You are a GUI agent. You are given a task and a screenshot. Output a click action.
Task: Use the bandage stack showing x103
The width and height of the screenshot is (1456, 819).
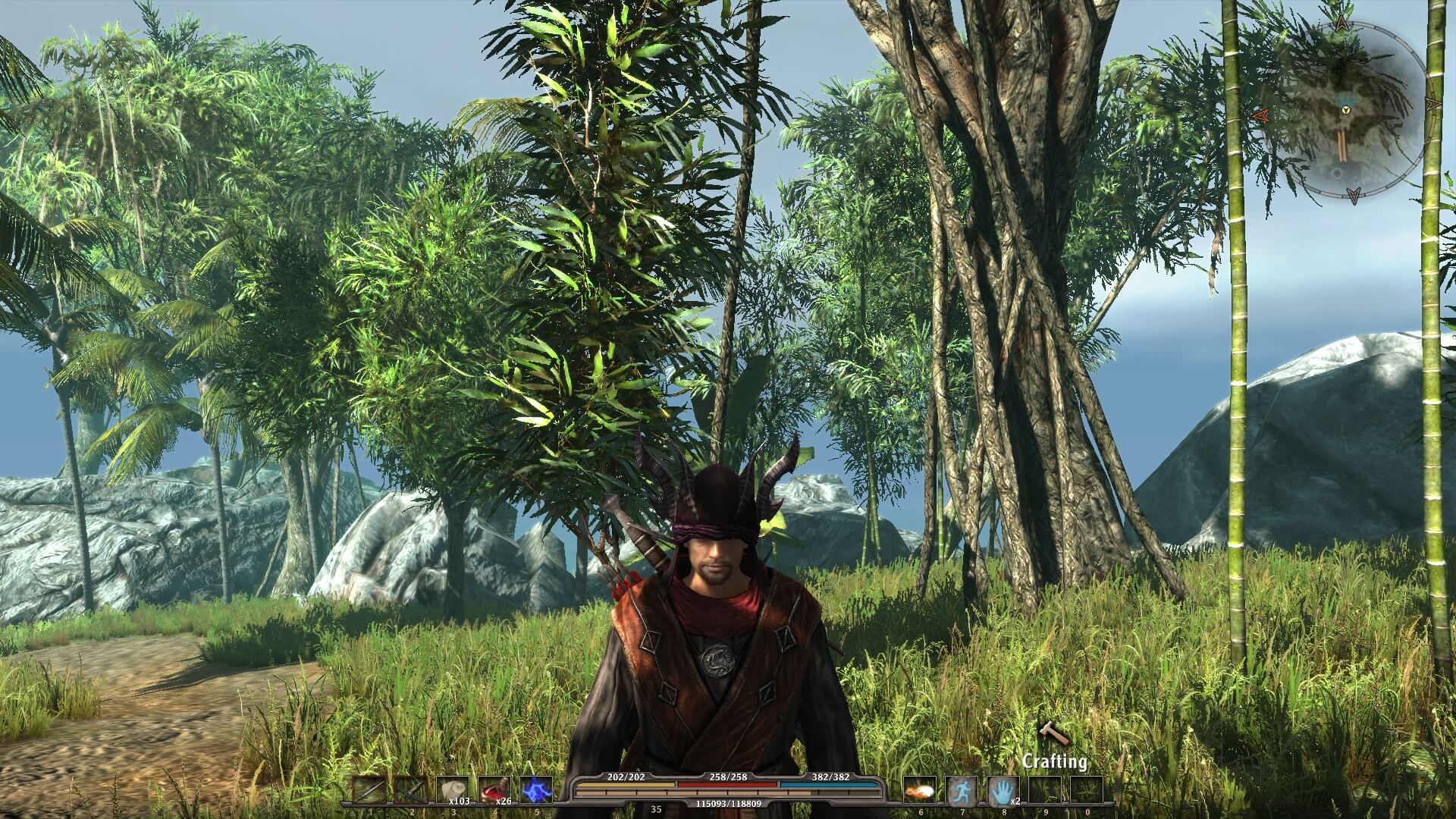[453, 790]
